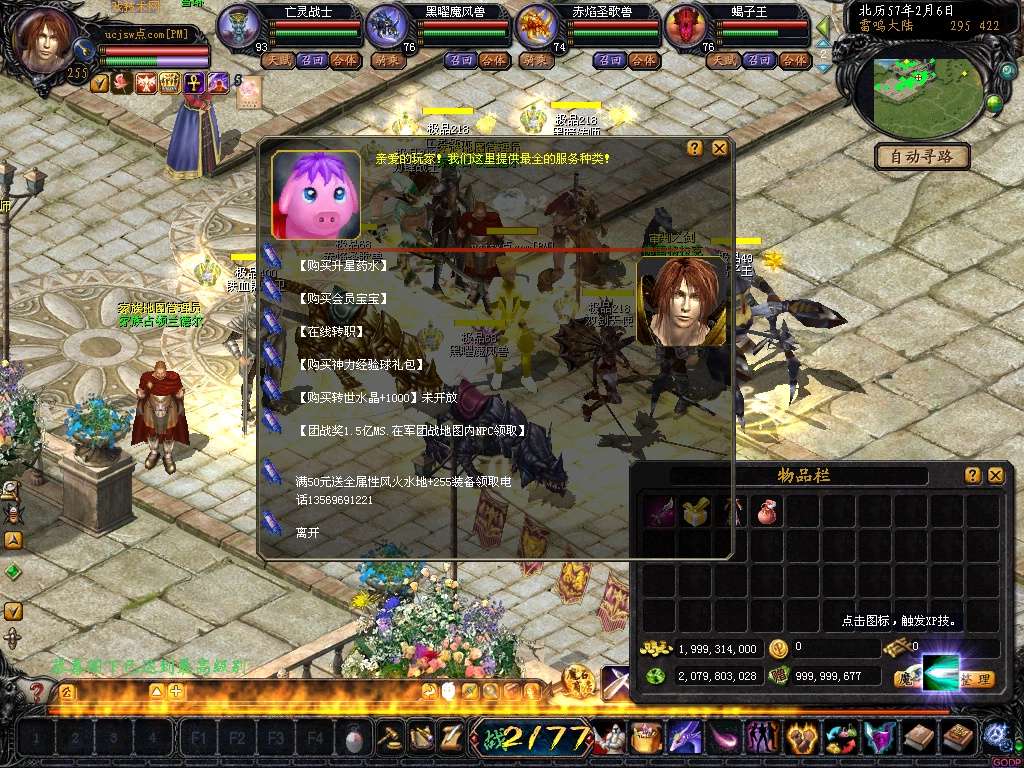The height and width of the screenshot is (768, 1024).
Task: Click the 整理 sort button
Action: click(977, 679)
